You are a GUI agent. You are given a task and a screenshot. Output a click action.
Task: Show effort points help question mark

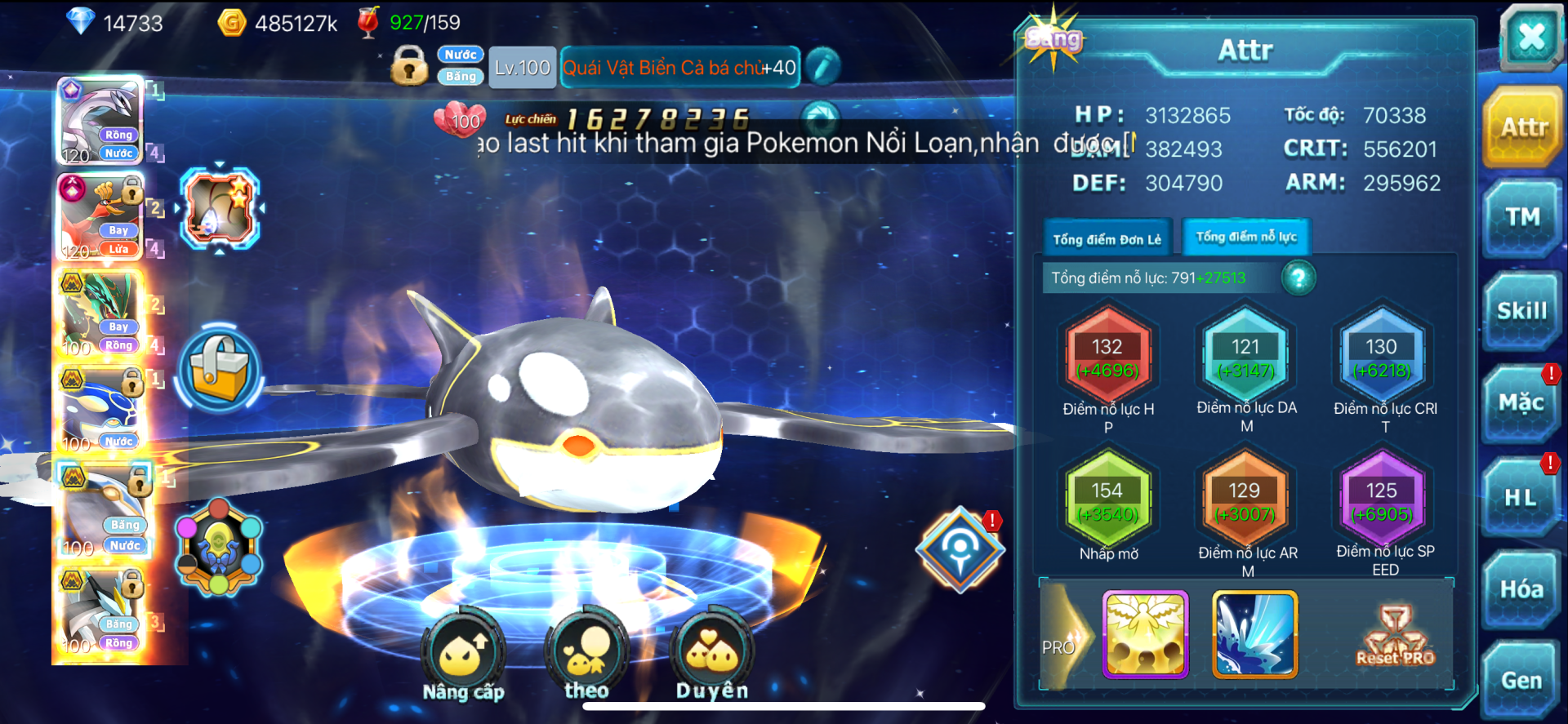(x=1298, y=278)
